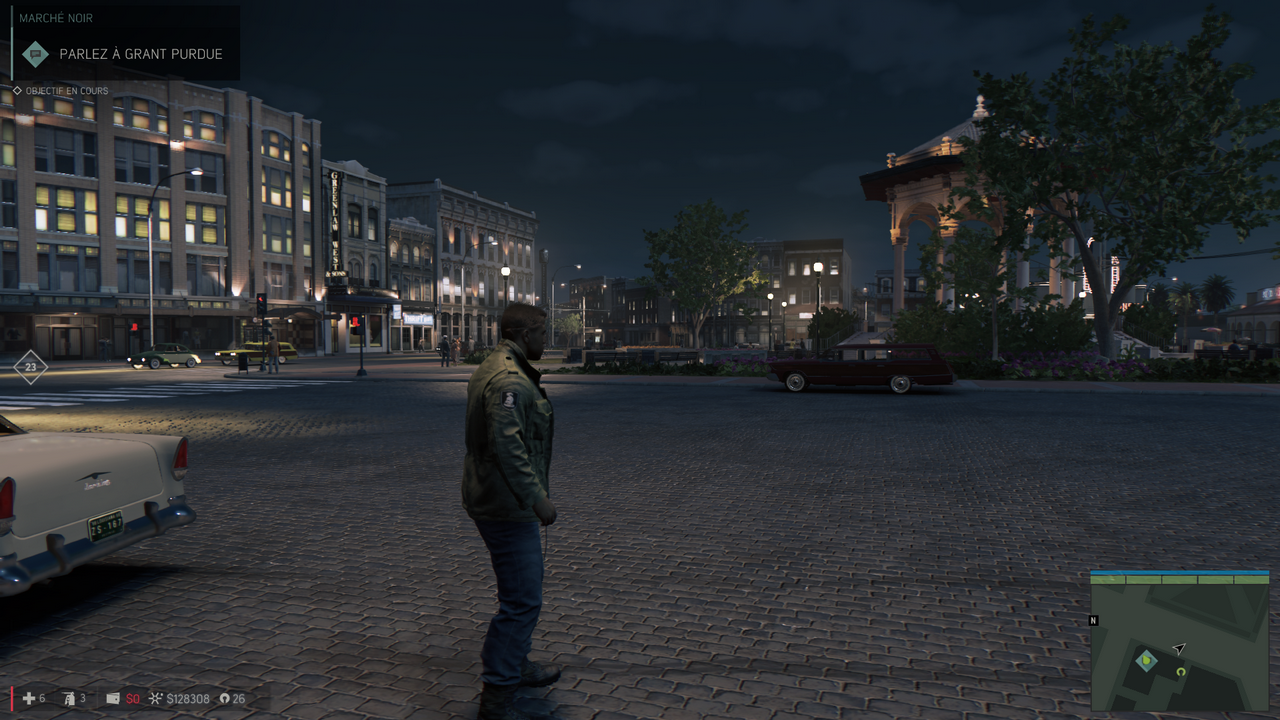Click the wallet cash icon
This screenshot has width=1280, height=720.
(113, 698)
